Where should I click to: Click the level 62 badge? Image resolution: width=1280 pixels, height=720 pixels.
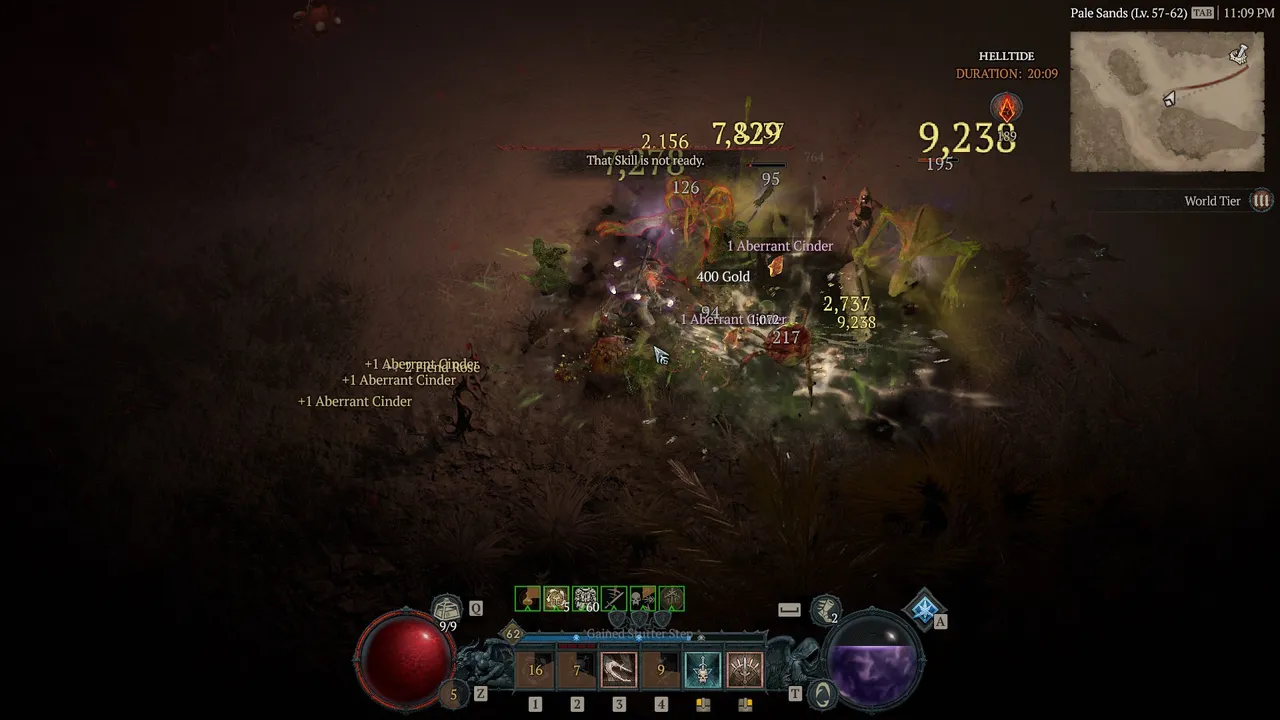[x=513, y=634]
